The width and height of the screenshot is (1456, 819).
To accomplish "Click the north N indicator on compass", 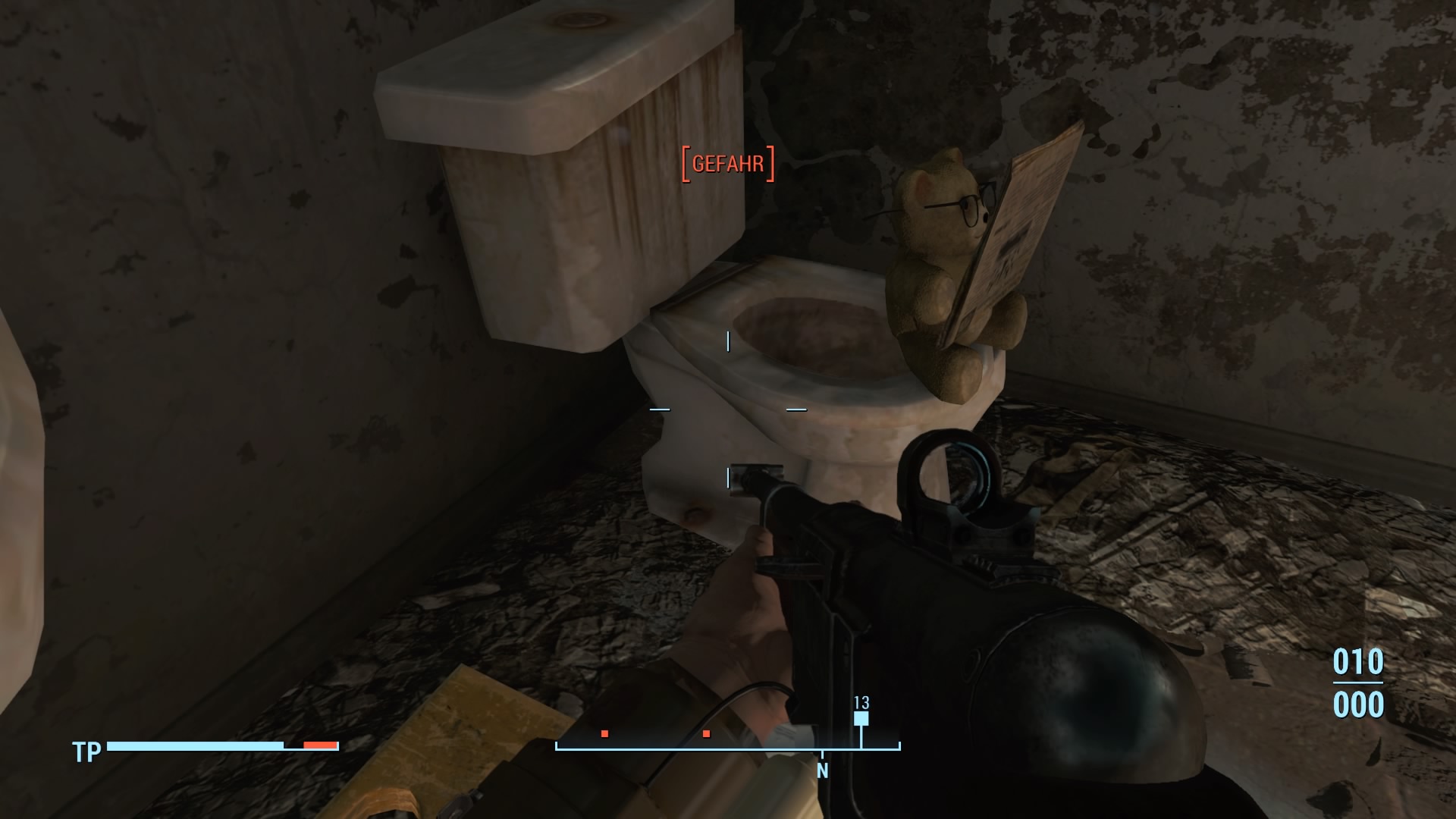I will (822, 771).
